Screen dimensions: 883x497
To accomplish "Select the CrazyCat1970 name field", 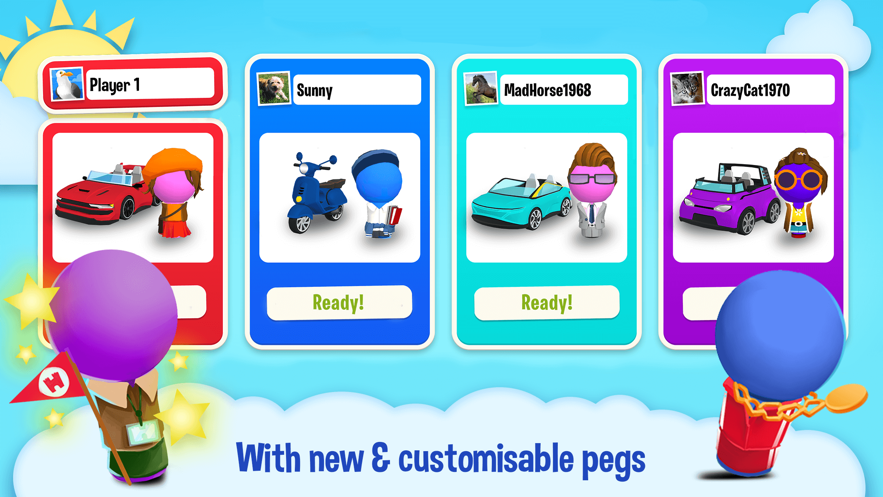I will (x=768, y=90).
